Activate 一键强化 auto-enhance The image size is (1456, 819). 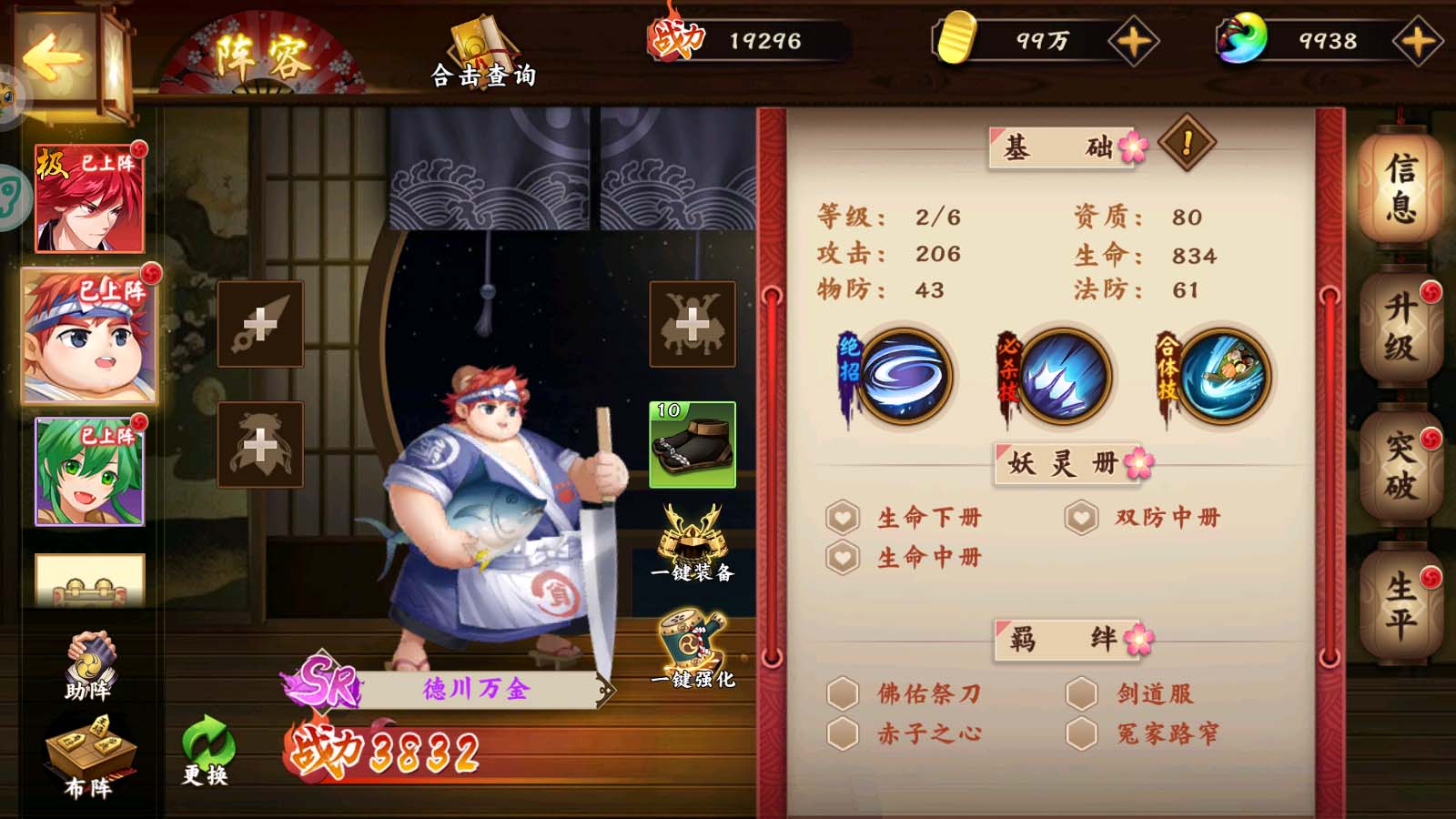click(x=693, y=650)
